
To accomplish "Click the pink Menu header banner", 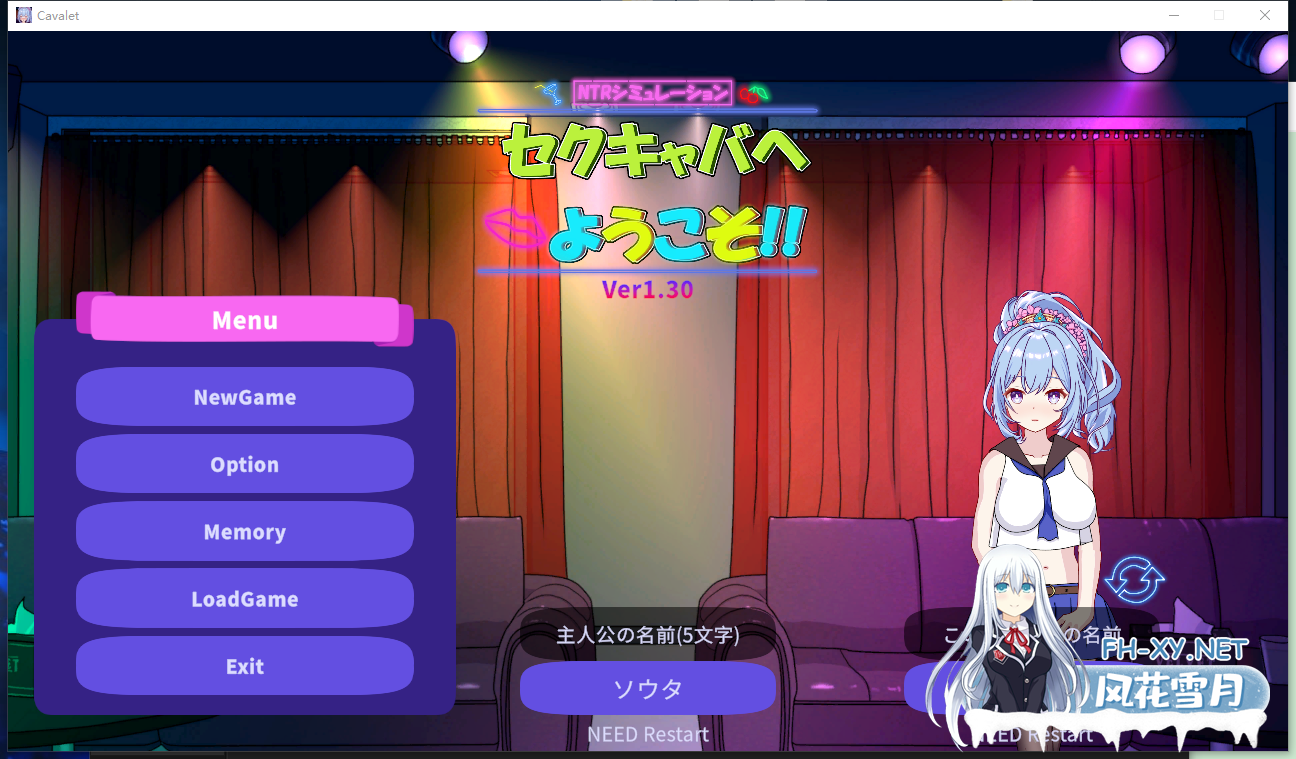I will tap(244, 320).
